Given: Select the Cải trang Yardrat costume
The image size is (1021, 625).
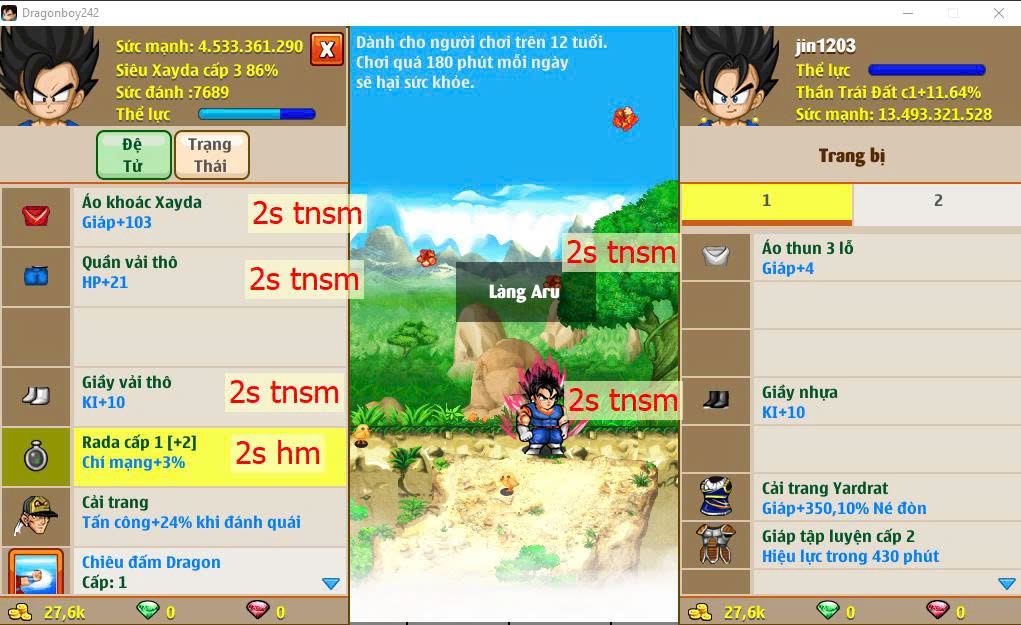Looking at the screenshot, I should (x=850, y=498).
